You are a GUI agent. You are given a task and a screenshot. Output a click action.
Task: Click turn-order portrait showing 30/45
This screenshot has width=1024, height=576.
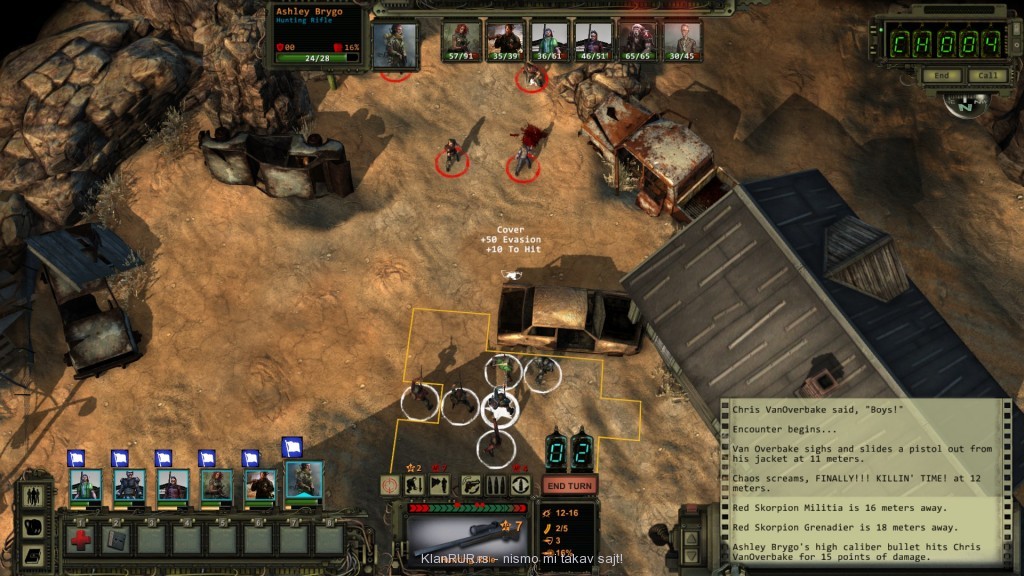pos(682,42)
